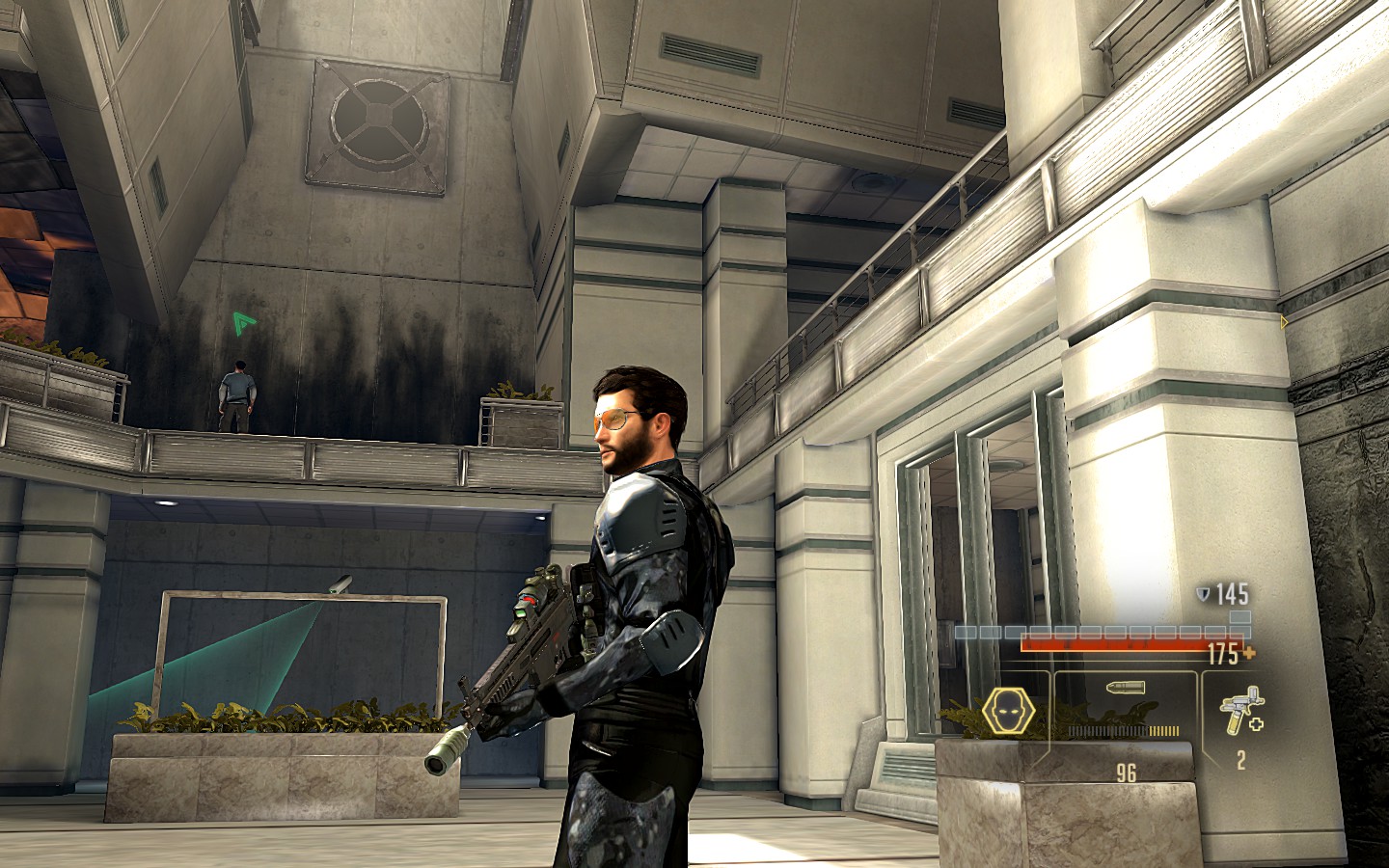1389x868 pixels.
Task: Click the small plus symbol beside the injector gadget
Action: coord(1256,725)
